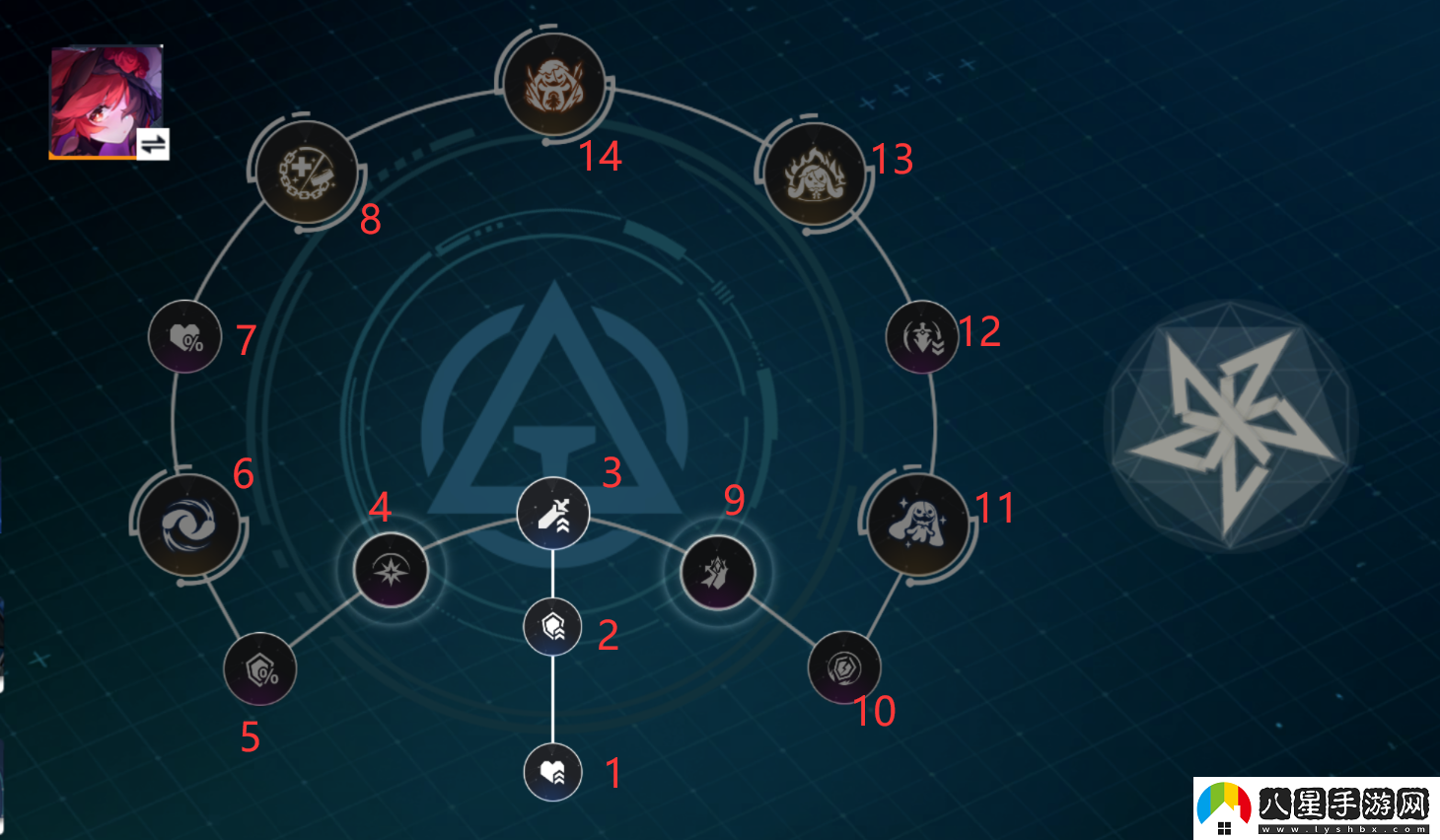Choose node 2 with shield arrows
1440x840 pixels.
tap(552, 626)
